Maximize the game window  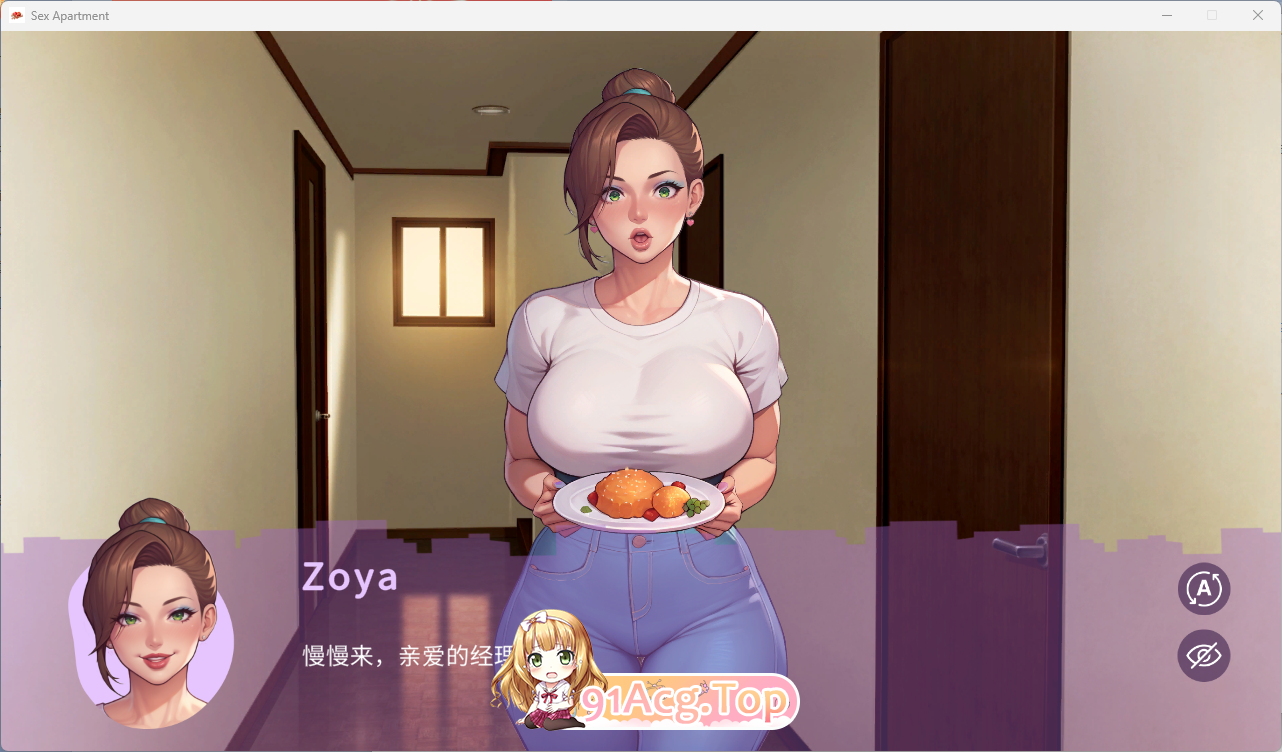point(1212,15)
